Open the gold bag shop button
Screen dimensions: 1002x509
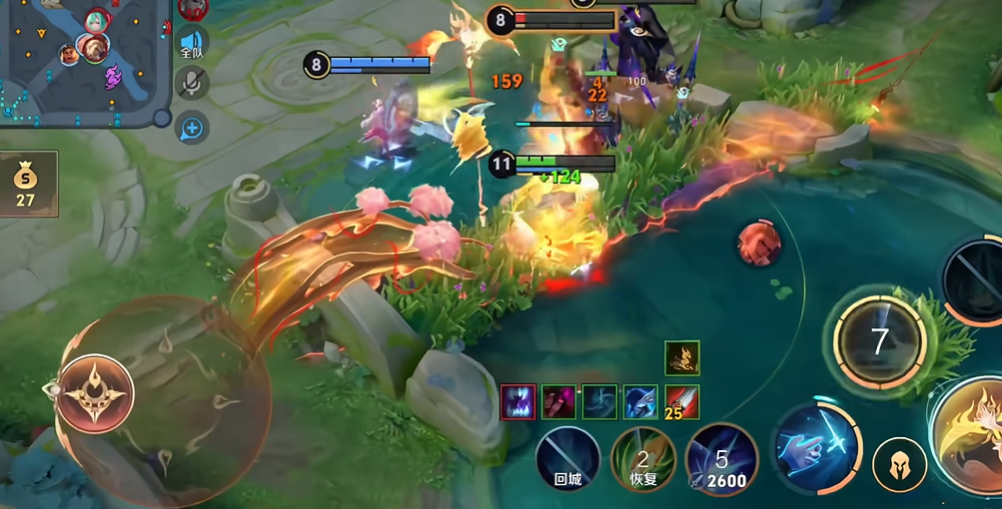(27, 184)
